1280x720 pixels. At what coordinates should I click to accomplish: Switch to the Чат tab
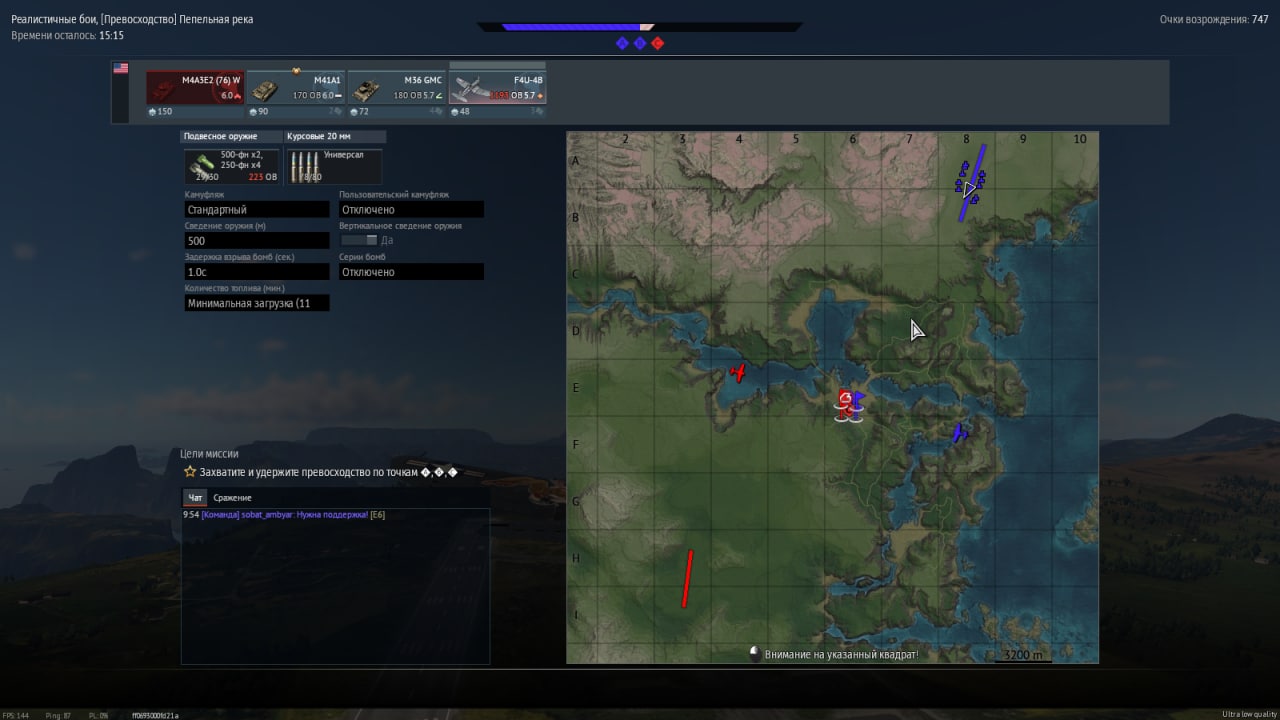(x=195, y=497)
